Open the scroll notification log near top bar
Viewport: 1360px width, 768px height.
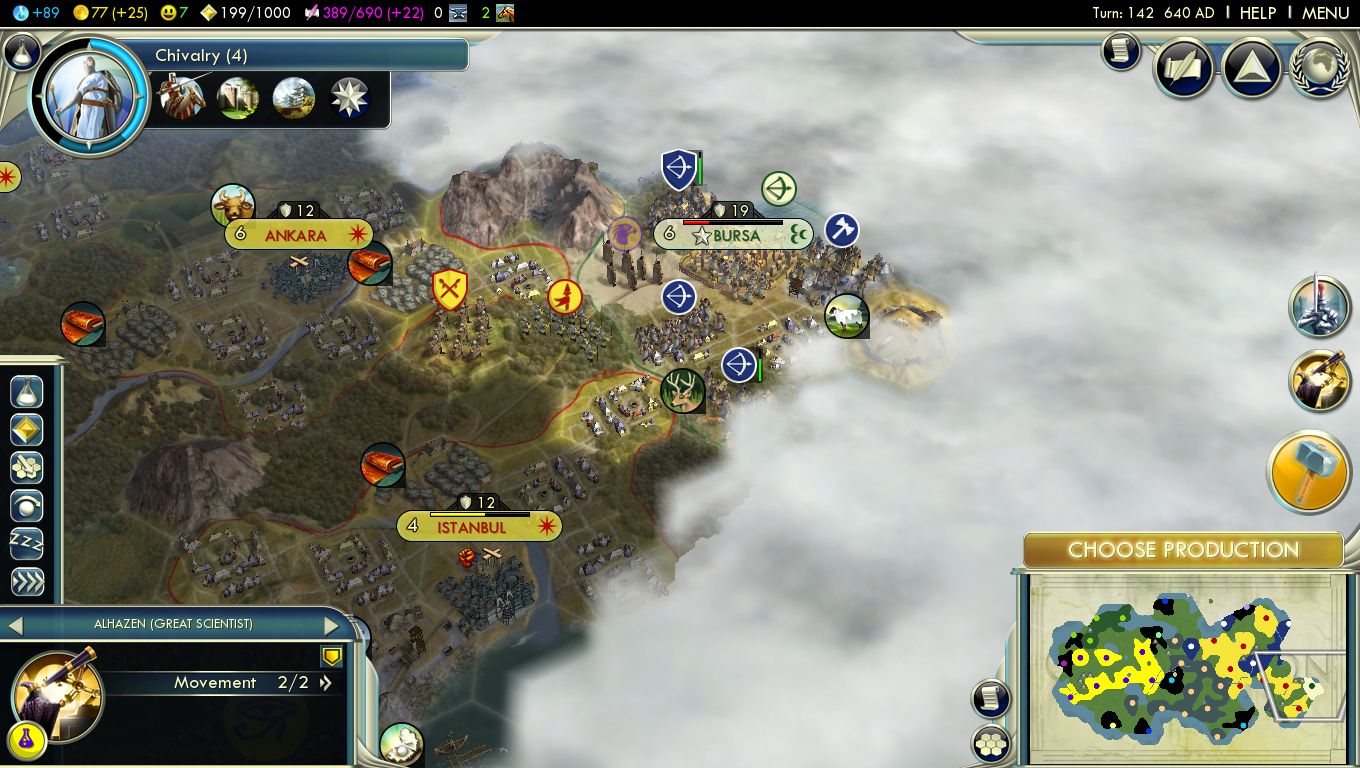pos(1121,52)
